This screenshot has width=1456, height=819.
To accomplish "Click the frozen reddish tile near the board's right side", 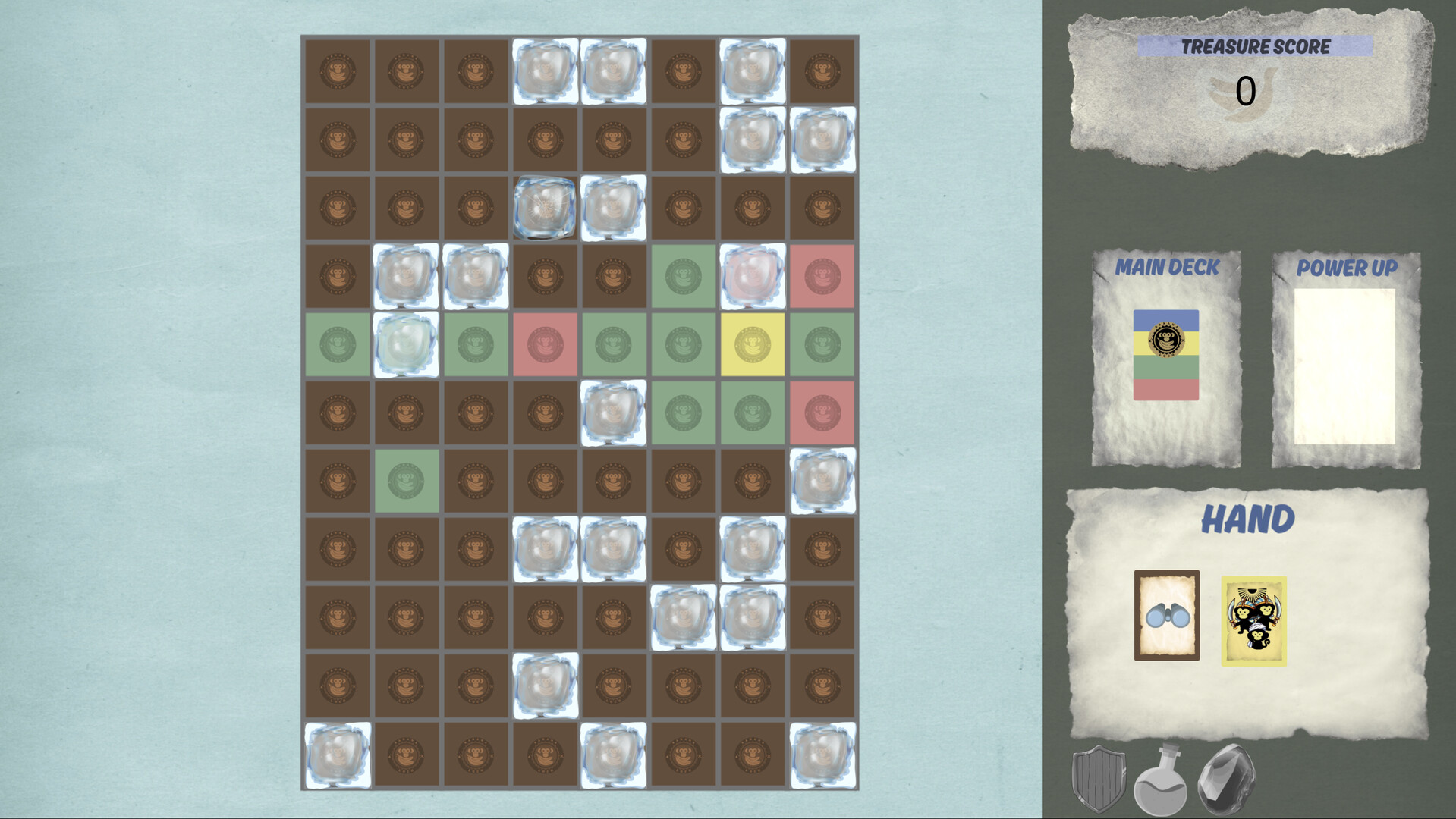I will click(753, 275).
